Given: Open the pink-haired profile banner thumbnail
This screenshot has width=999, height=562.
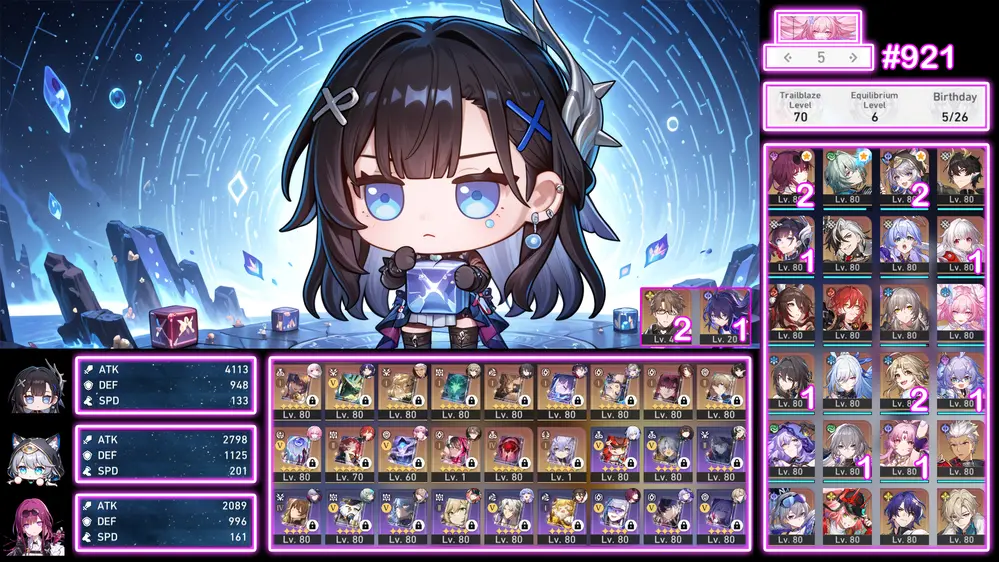Looking at the screenshot, I should point(817,26).
